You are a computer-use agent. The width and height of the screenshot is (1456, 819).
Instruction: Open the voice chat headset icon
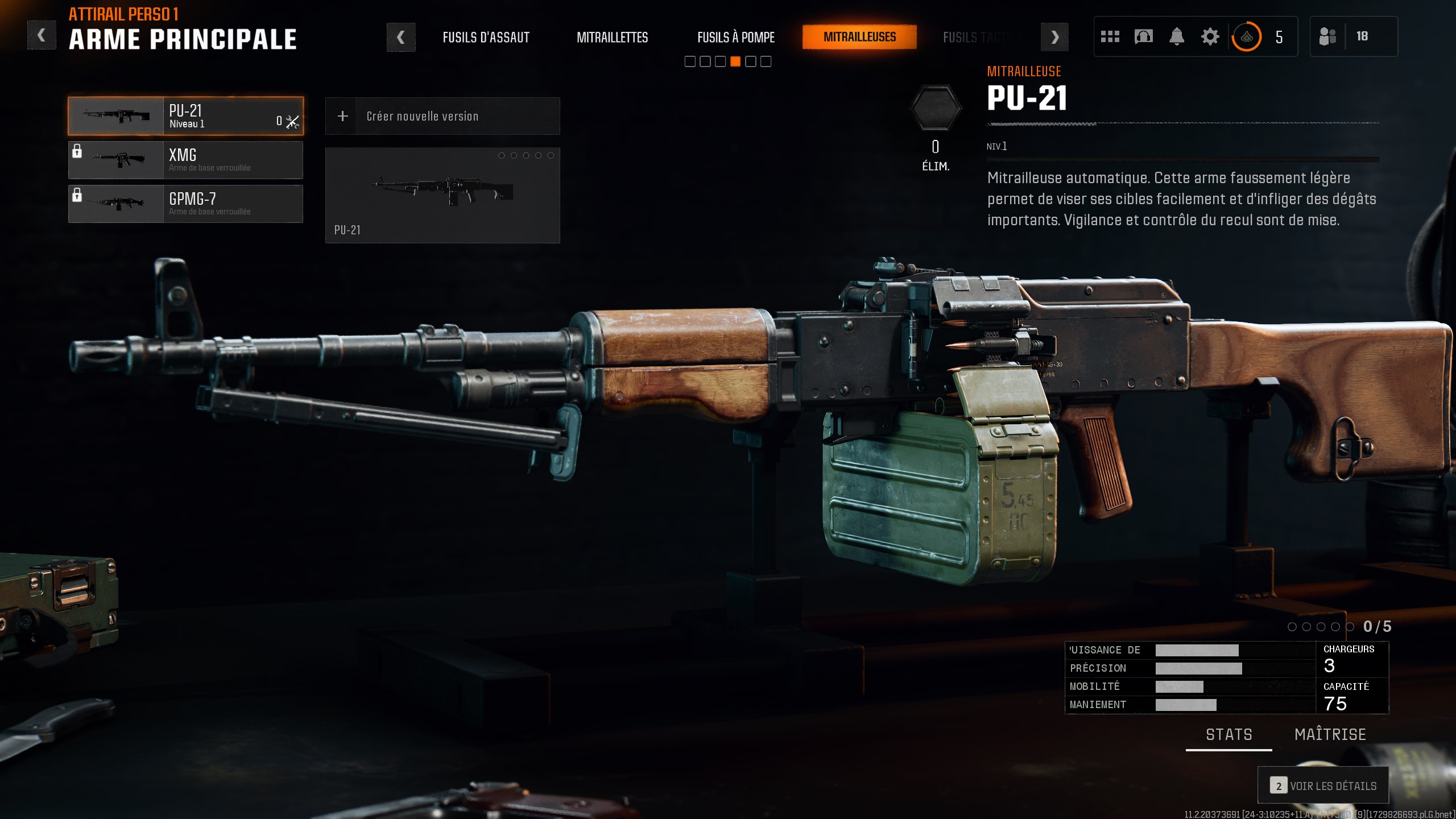click(x=1143, y=36)
